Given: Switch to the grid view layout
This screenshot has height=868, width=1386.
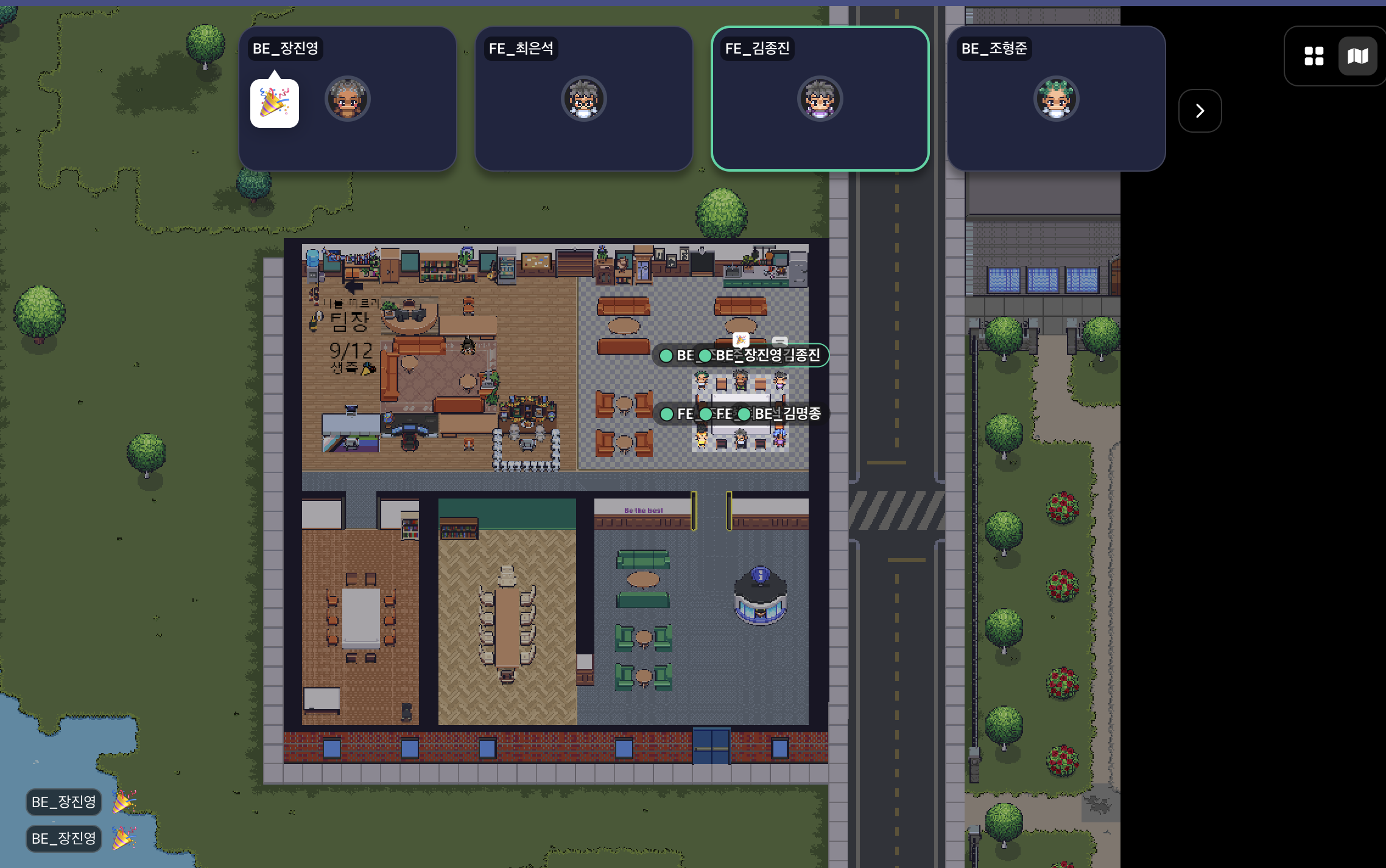Looking at the screenshot, I should coord(1314,56).
